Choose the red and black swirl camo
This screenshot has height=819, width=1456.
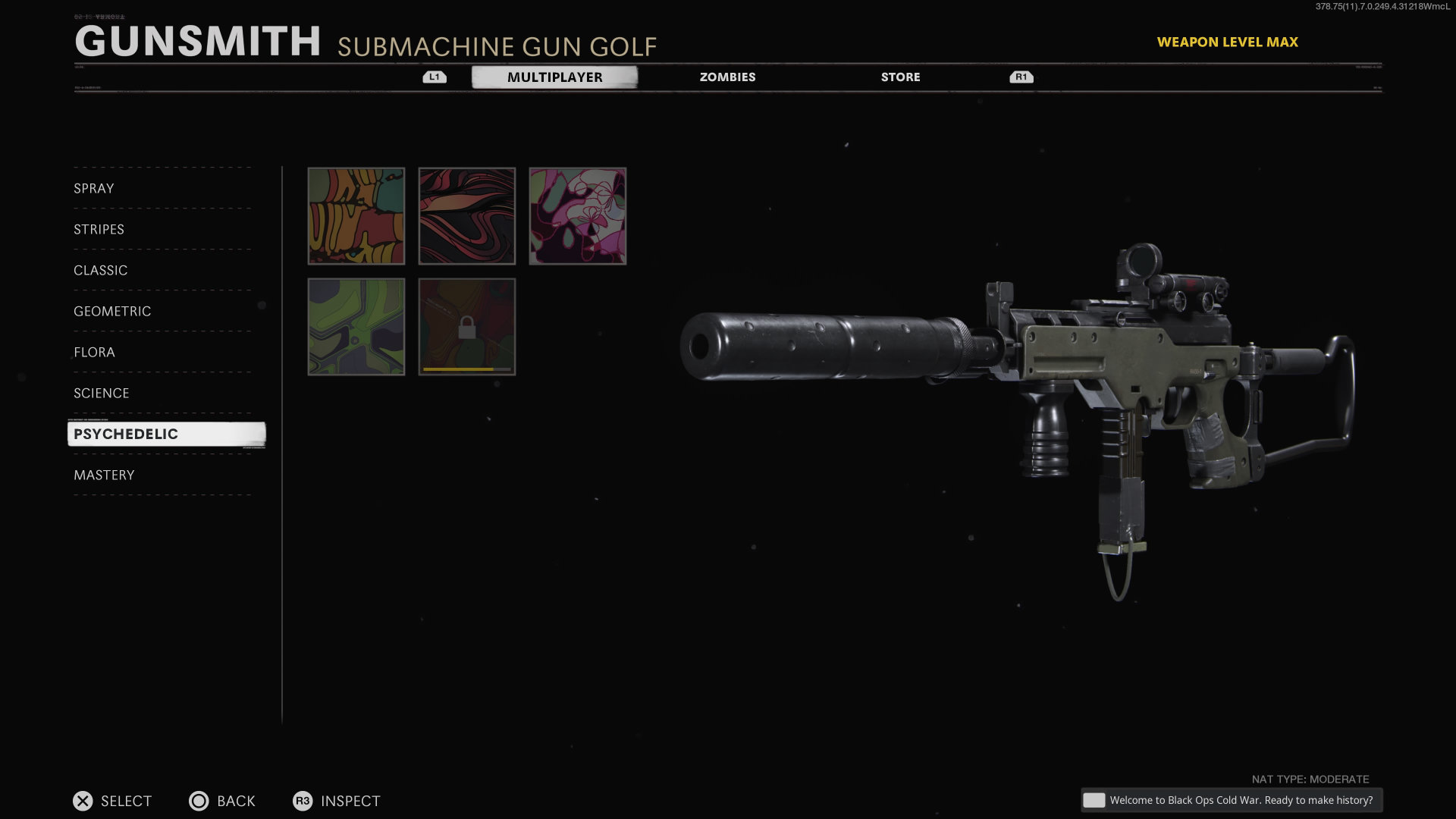pos(467,216)
